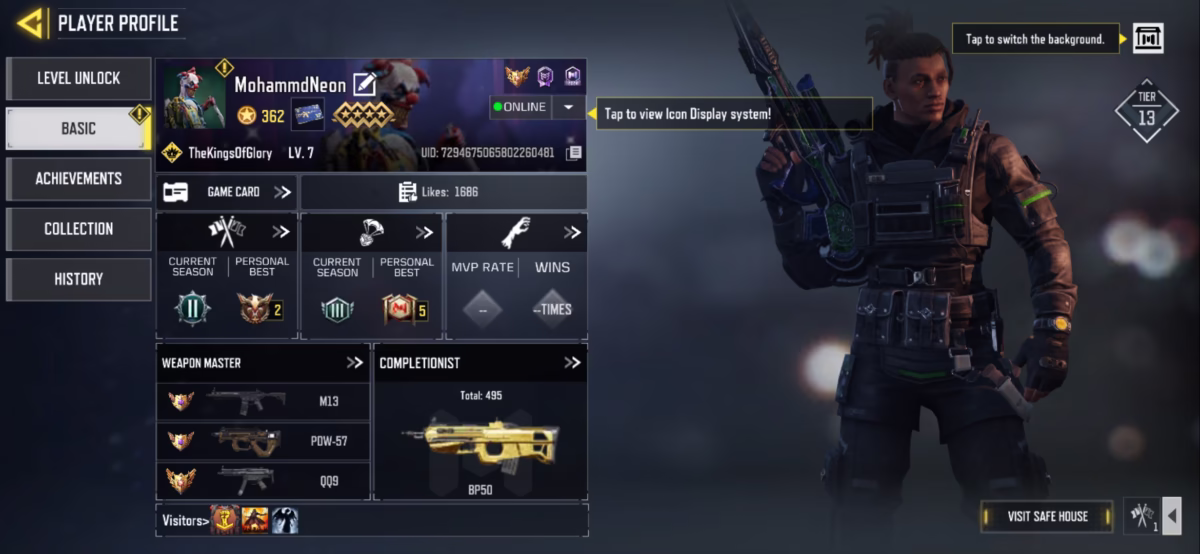This screenshot has height=554, width=1200.
Task: View the Likes 1686 panel
Action: point(443,192)
